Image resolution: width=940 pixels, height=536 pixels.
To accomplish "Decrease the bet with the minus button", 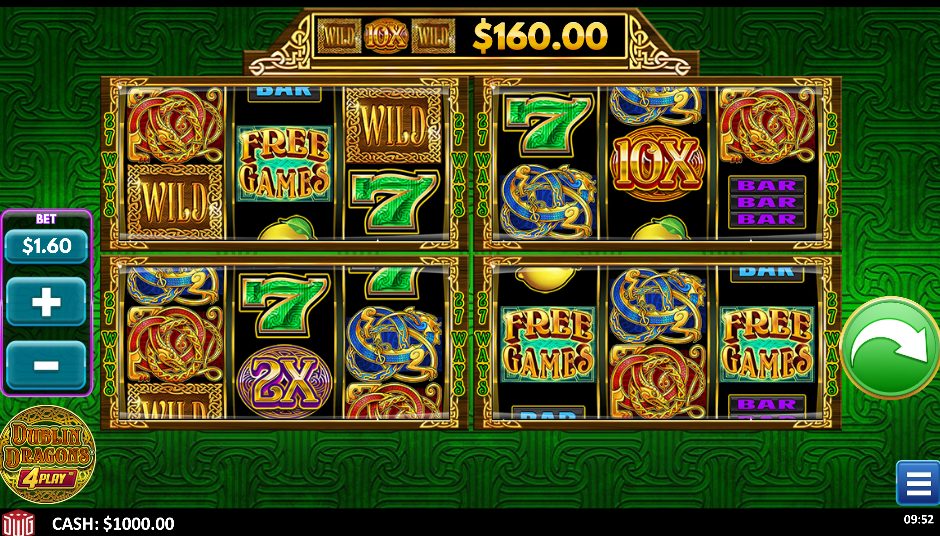I will pyautogui.click(x=46, y=365).
